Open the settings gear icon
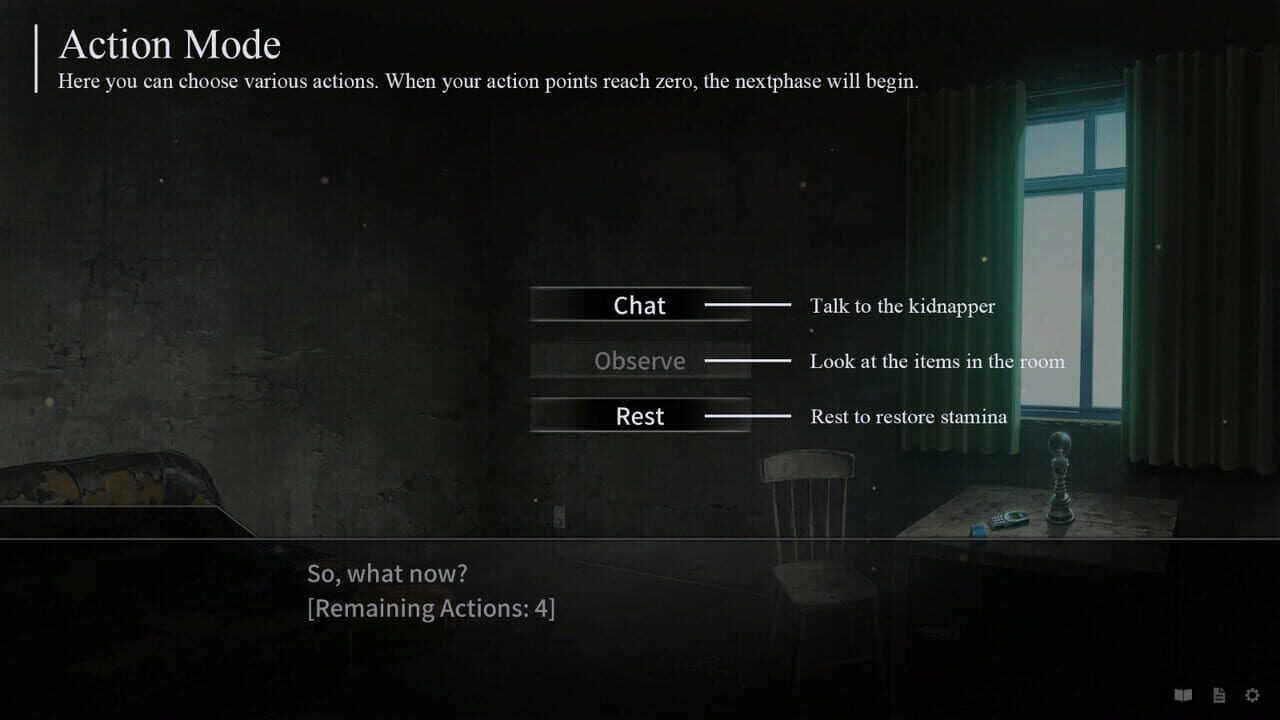1280x720 pixels. pyautogui.click(x=1253, y=694)
